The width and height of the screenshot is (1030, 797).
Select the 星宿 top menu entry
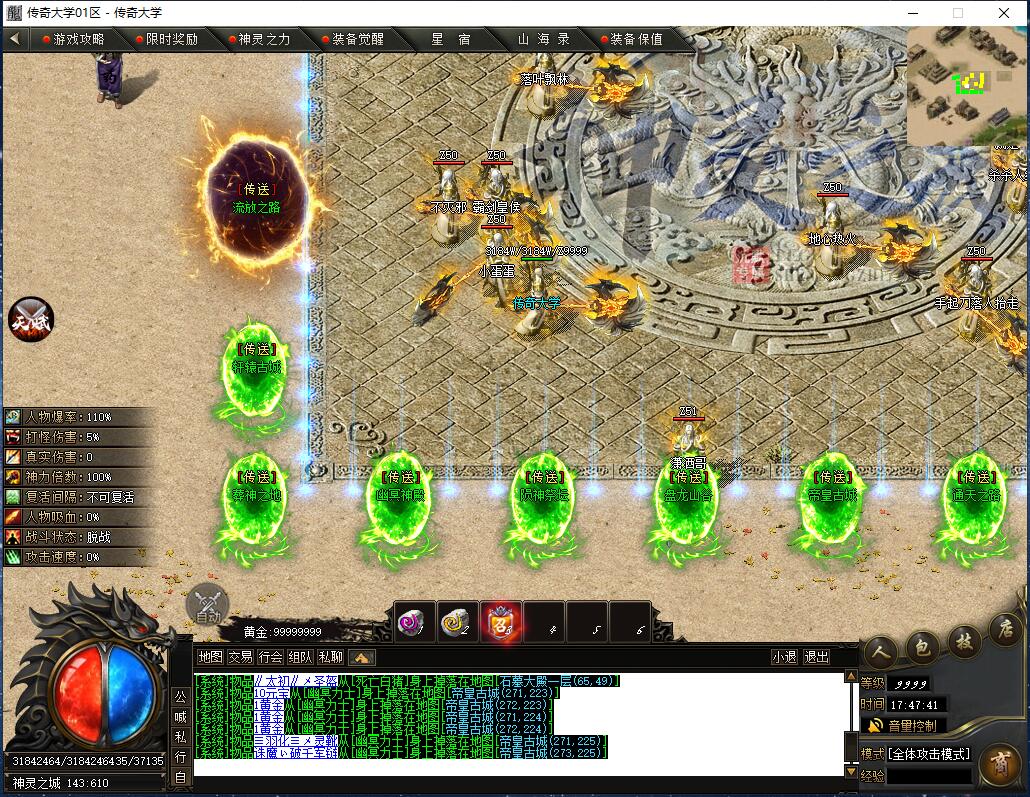(x=451, y=39)
